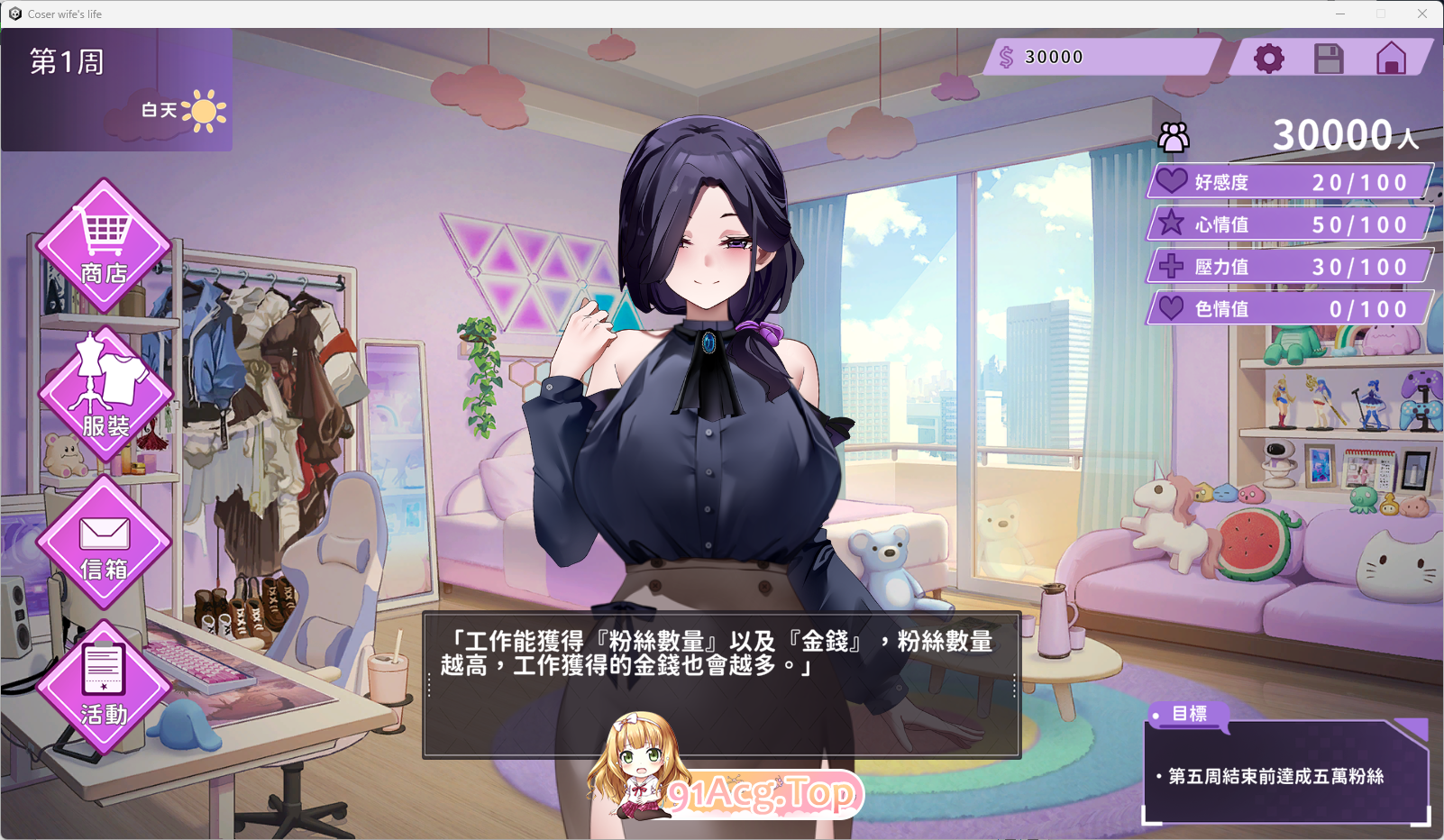This screenshot has height=840, width=1444.
Task: Toggle the 壓力值 stress stat row
Action: (x=1289, y=266)
